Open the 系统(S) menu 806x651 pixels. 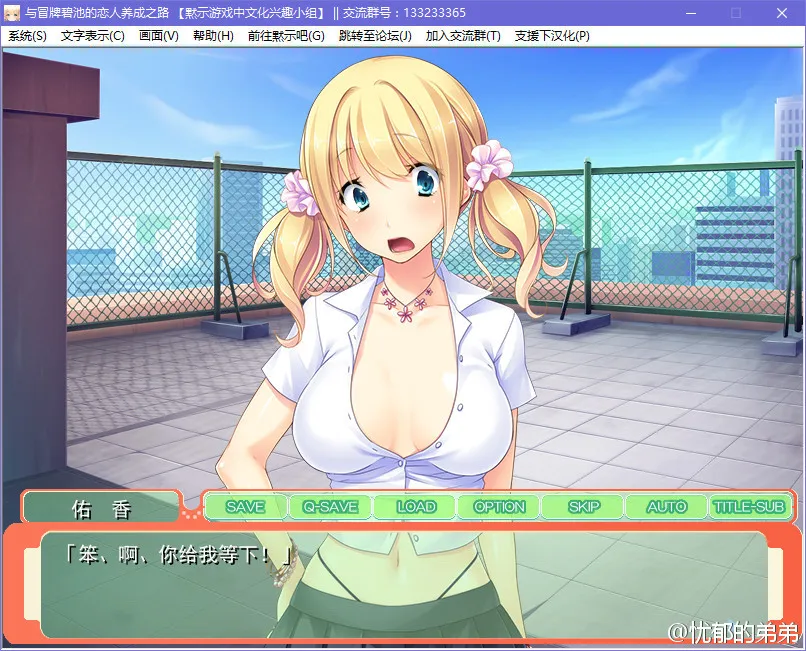(x=27, y=36)
